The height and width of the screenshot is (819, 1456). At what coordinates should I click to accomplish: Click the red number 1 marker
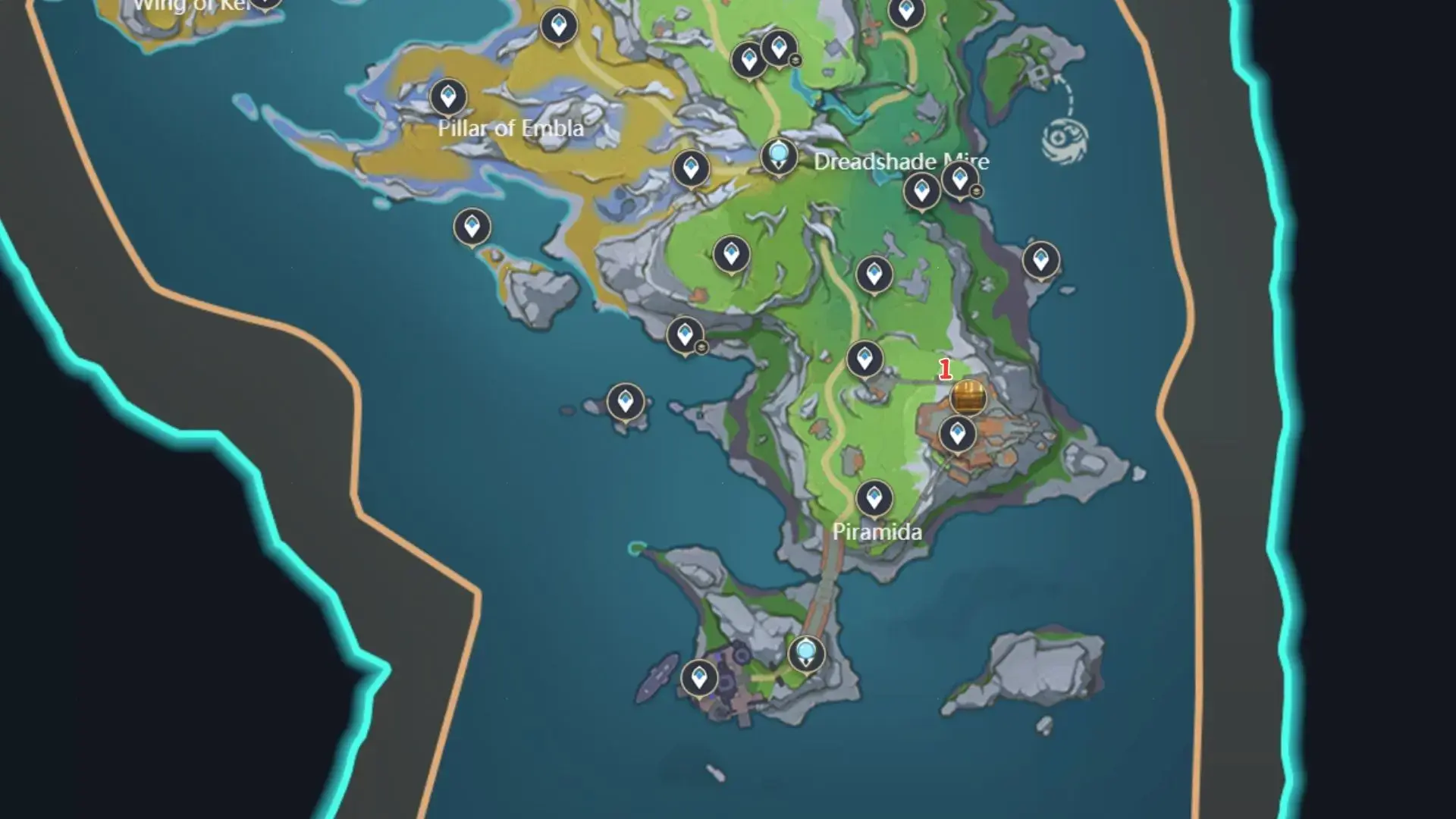(945, 369)
